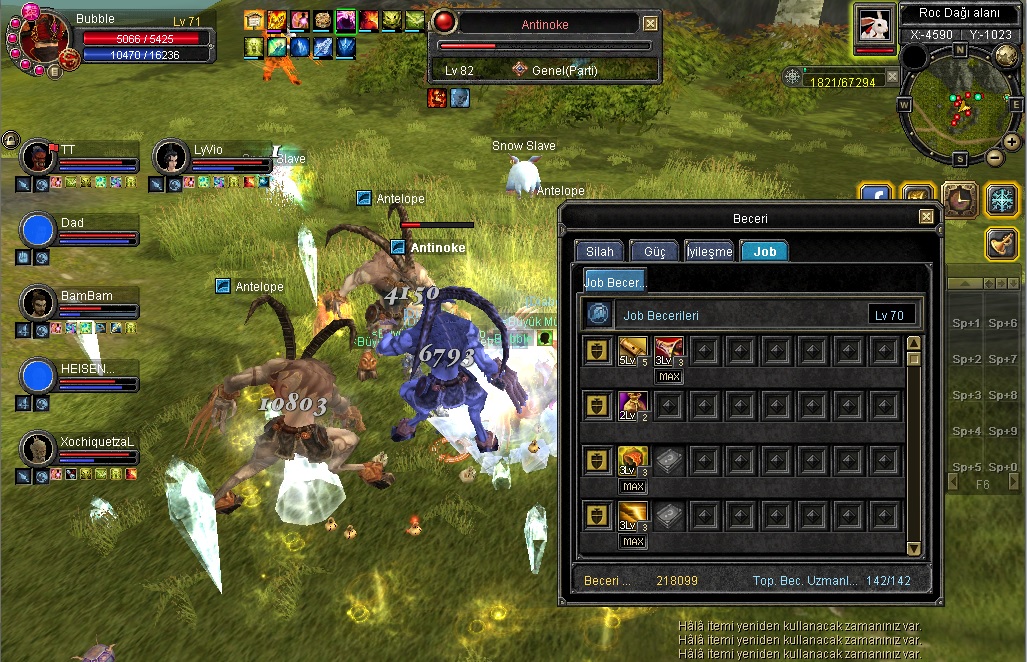1027x662 pixels.
Task: Select party member LyVio's portrait
Action: tap(171, 156)
